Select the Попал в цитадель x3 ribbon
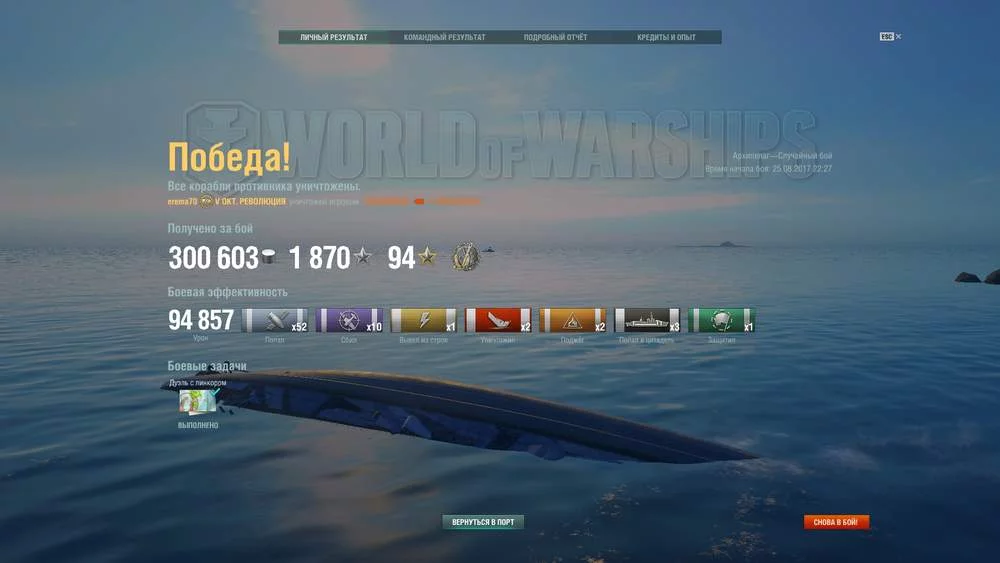The width and height of the screenshot is (1000, 563). [x=647, y=321]
